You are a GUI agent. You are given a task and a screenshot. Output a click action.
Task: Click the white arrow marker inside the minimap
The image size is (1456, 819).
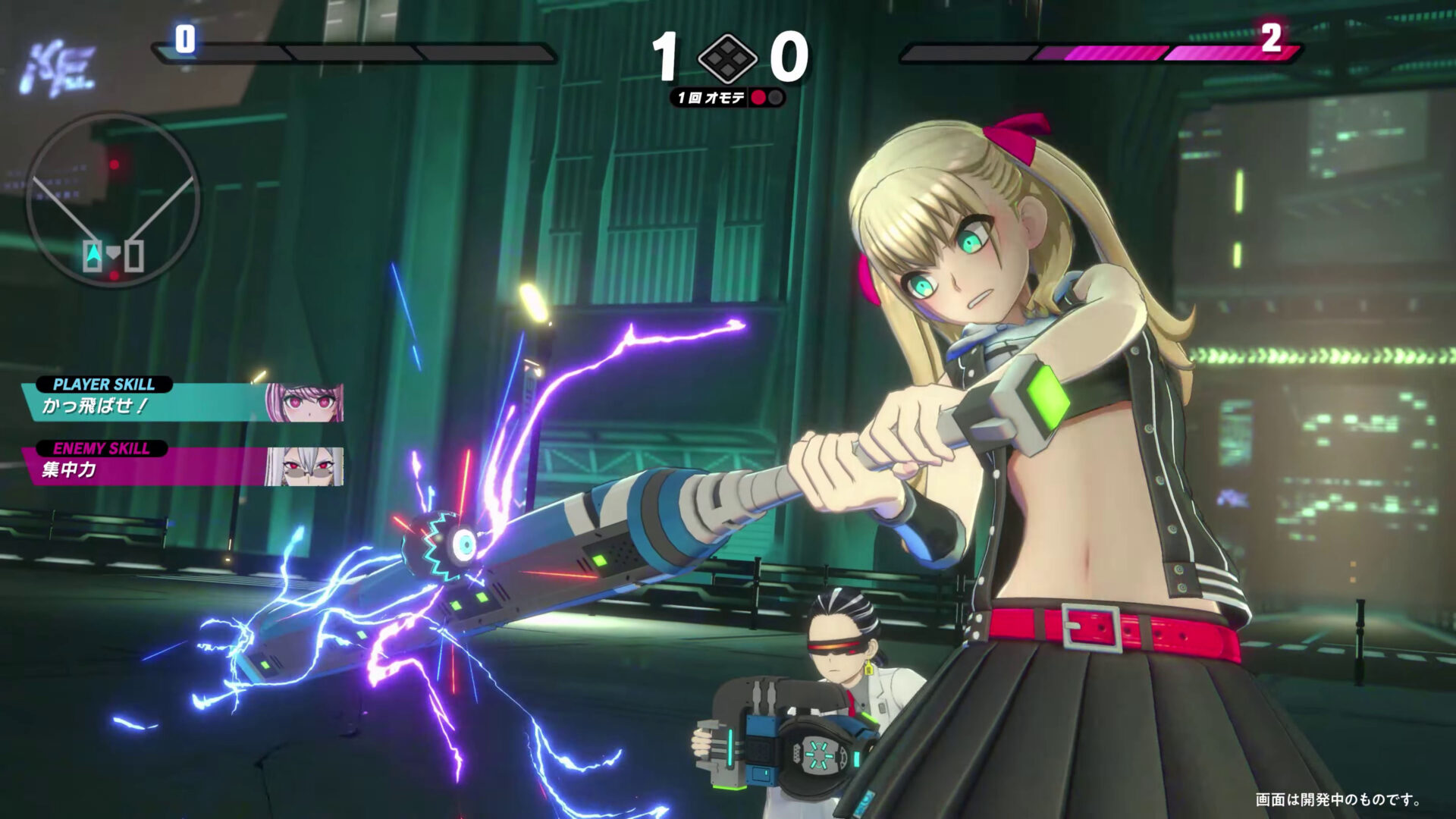pos(93,253)
